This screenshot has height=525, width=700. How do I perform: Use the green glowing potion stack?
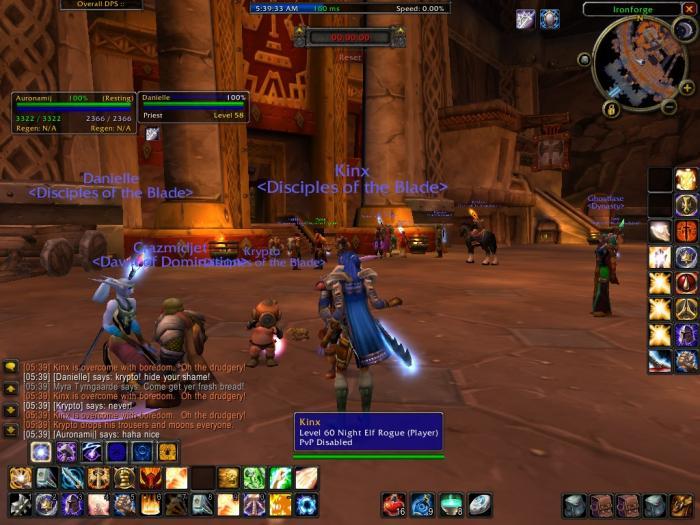[x=452, y=505]
